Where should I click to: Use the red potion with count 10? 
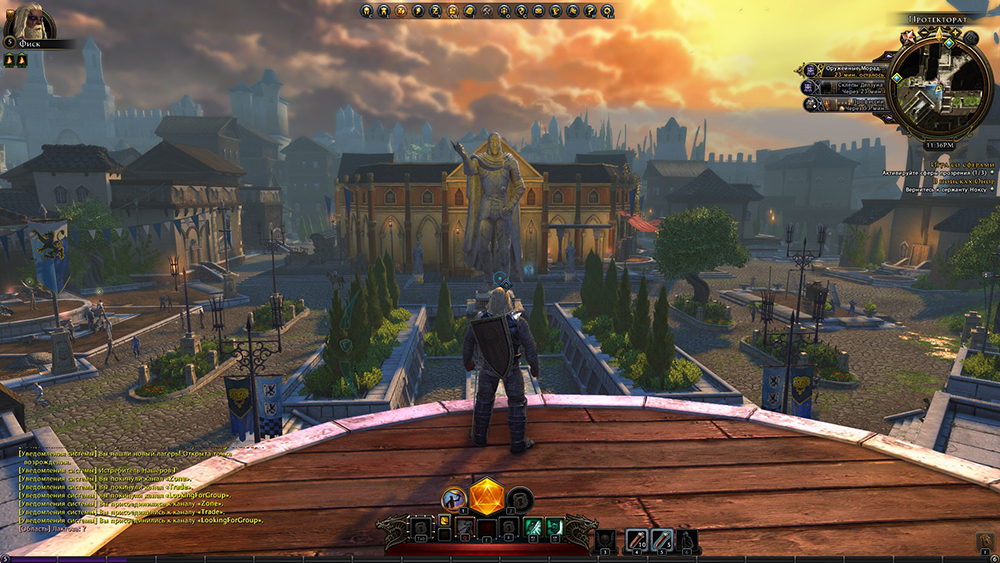[638, 540]
